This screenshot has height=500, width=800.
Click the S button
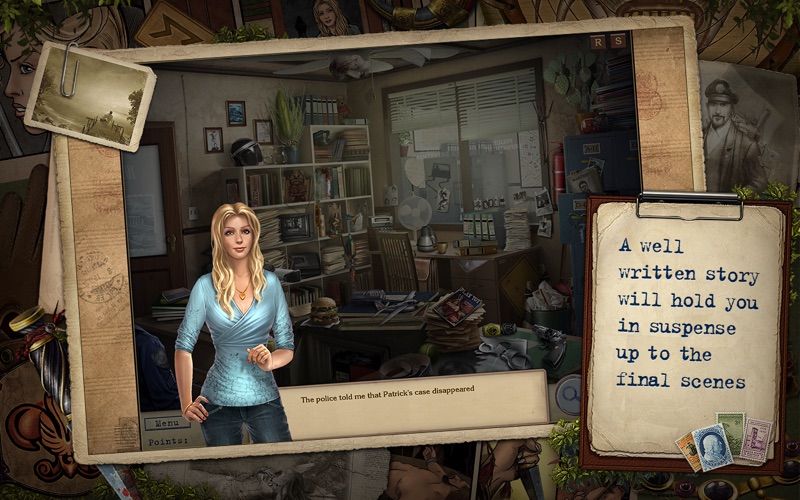(x=618, y=41)
